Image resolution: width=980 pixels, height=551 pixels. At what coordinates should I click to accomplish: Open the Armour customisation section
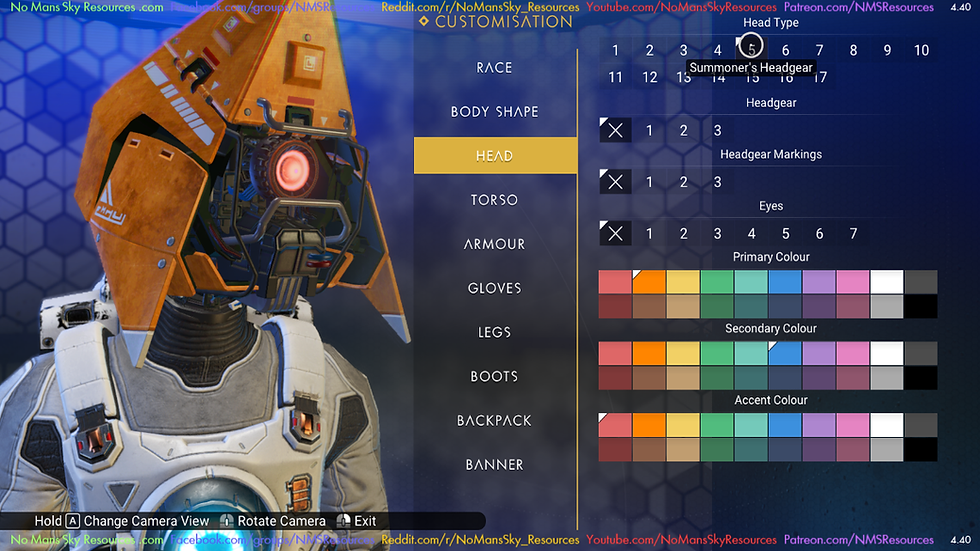[495, 244]
